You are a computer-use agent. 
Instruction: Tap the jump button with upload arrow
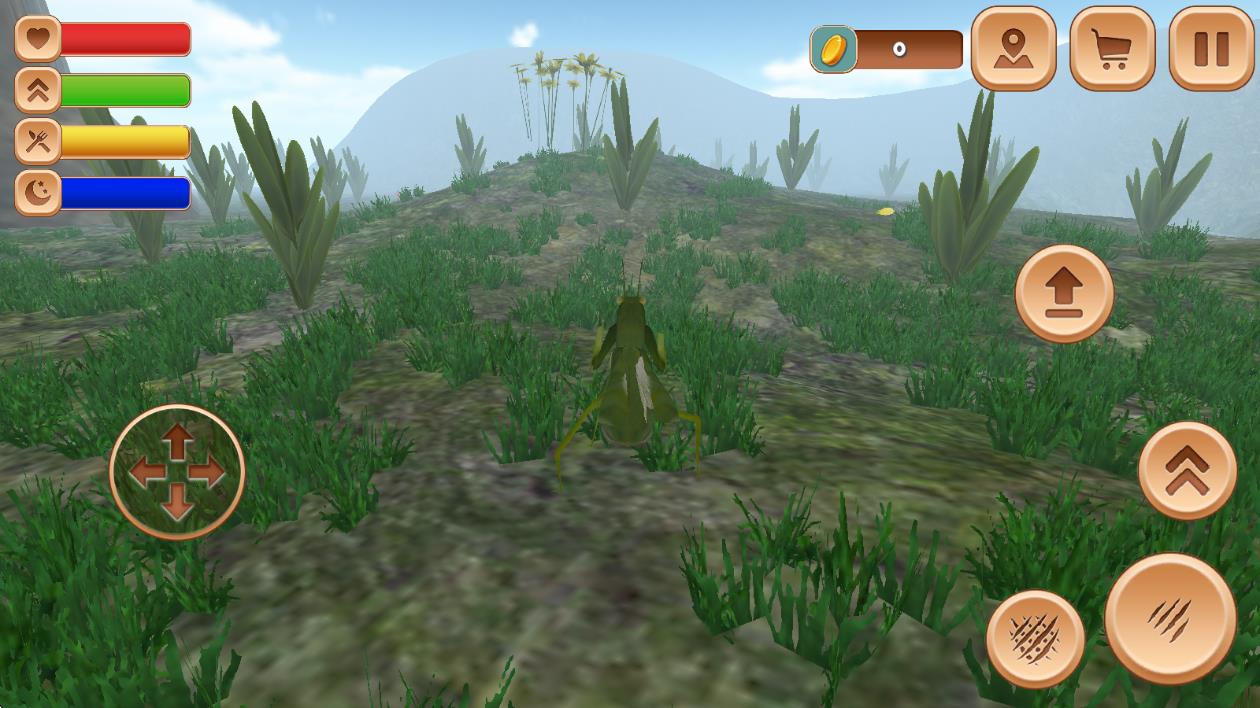click(x=1064, y=294)
